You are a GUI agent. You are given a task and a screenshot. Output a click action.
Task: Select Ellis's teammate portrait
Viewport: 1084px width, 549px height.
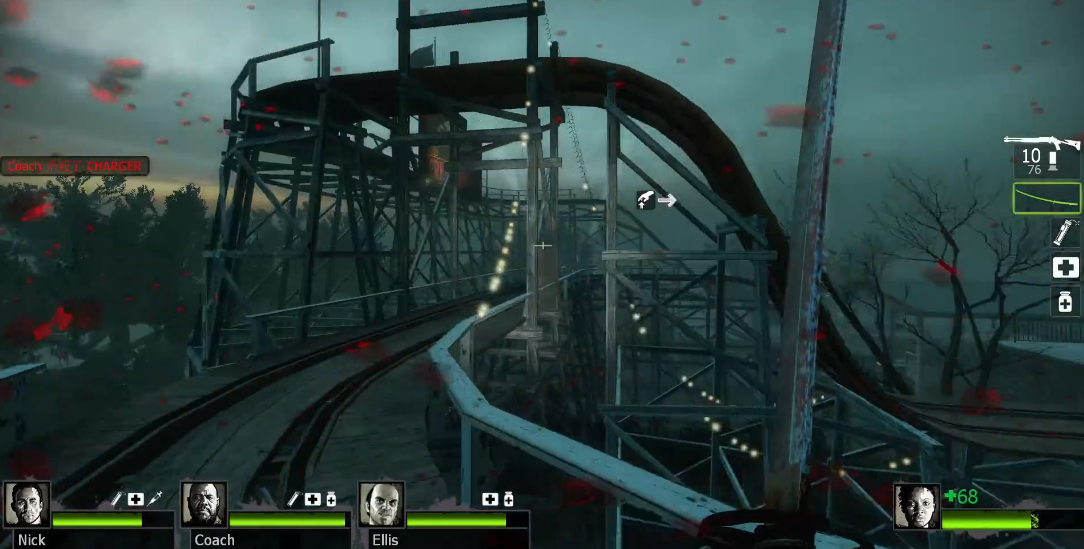381,504
